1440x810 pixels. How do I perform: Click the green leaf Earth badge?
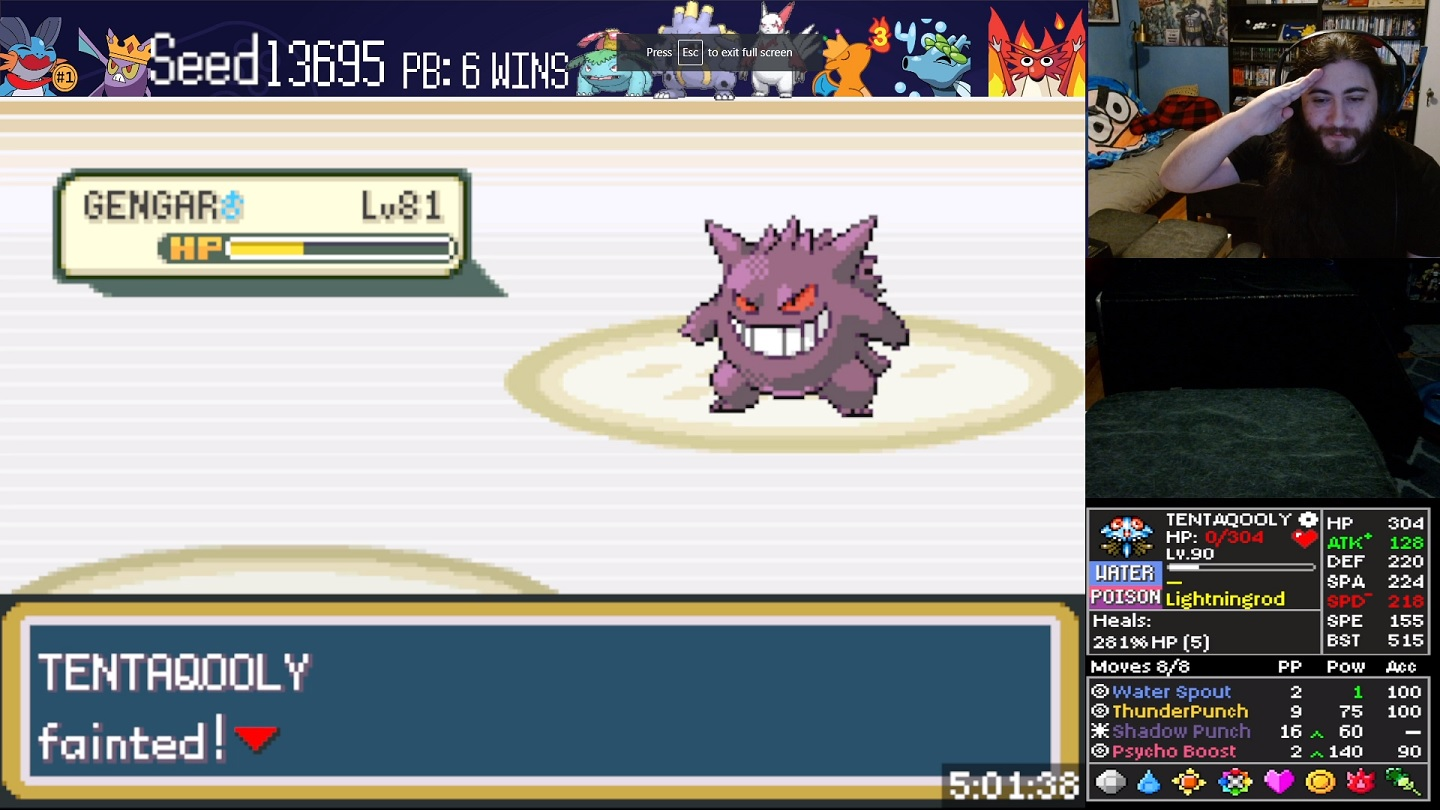[1403, 782]
